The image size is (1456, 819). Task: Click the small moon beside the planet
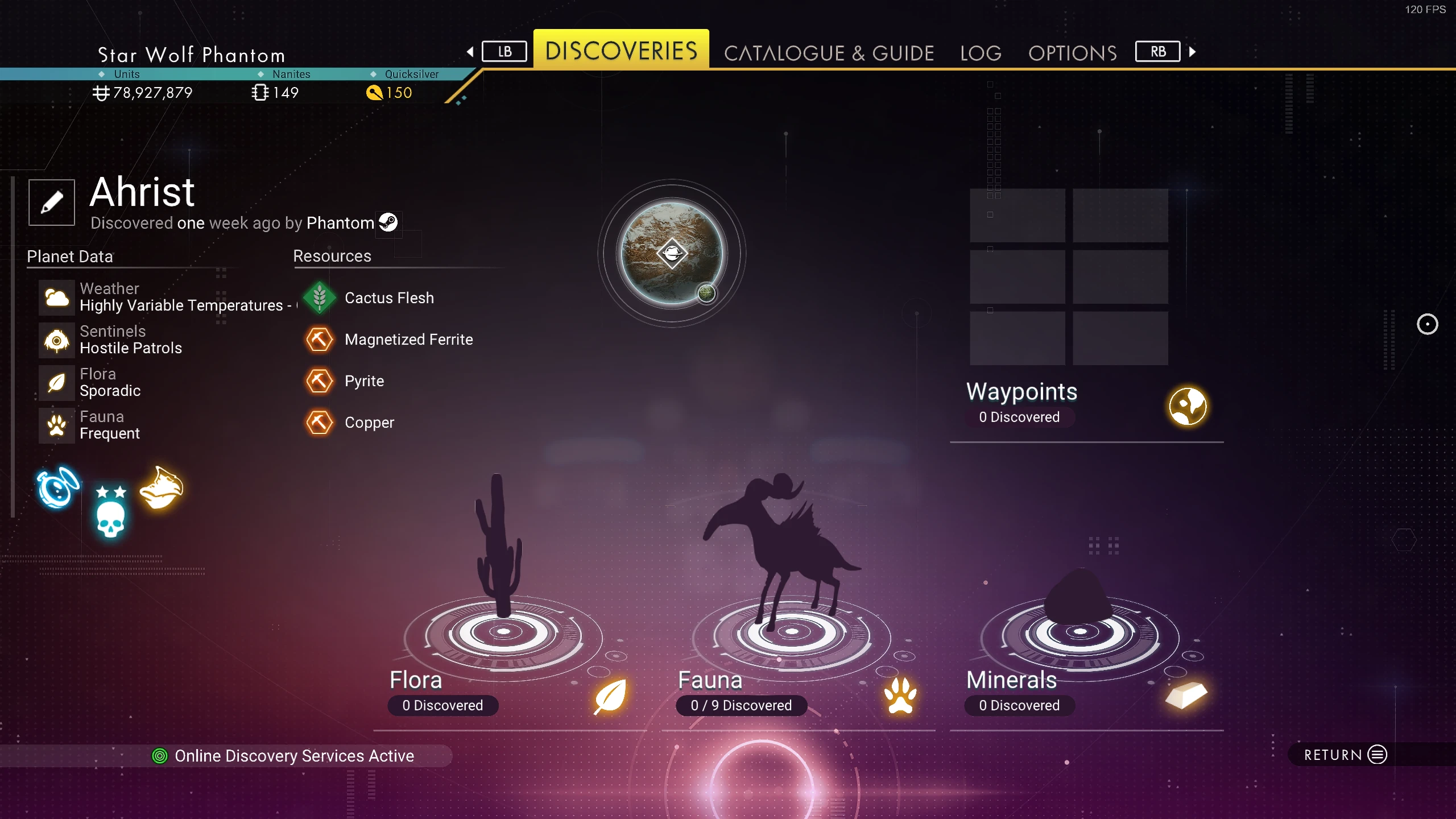pyautogui.click(x=706, y=293)
